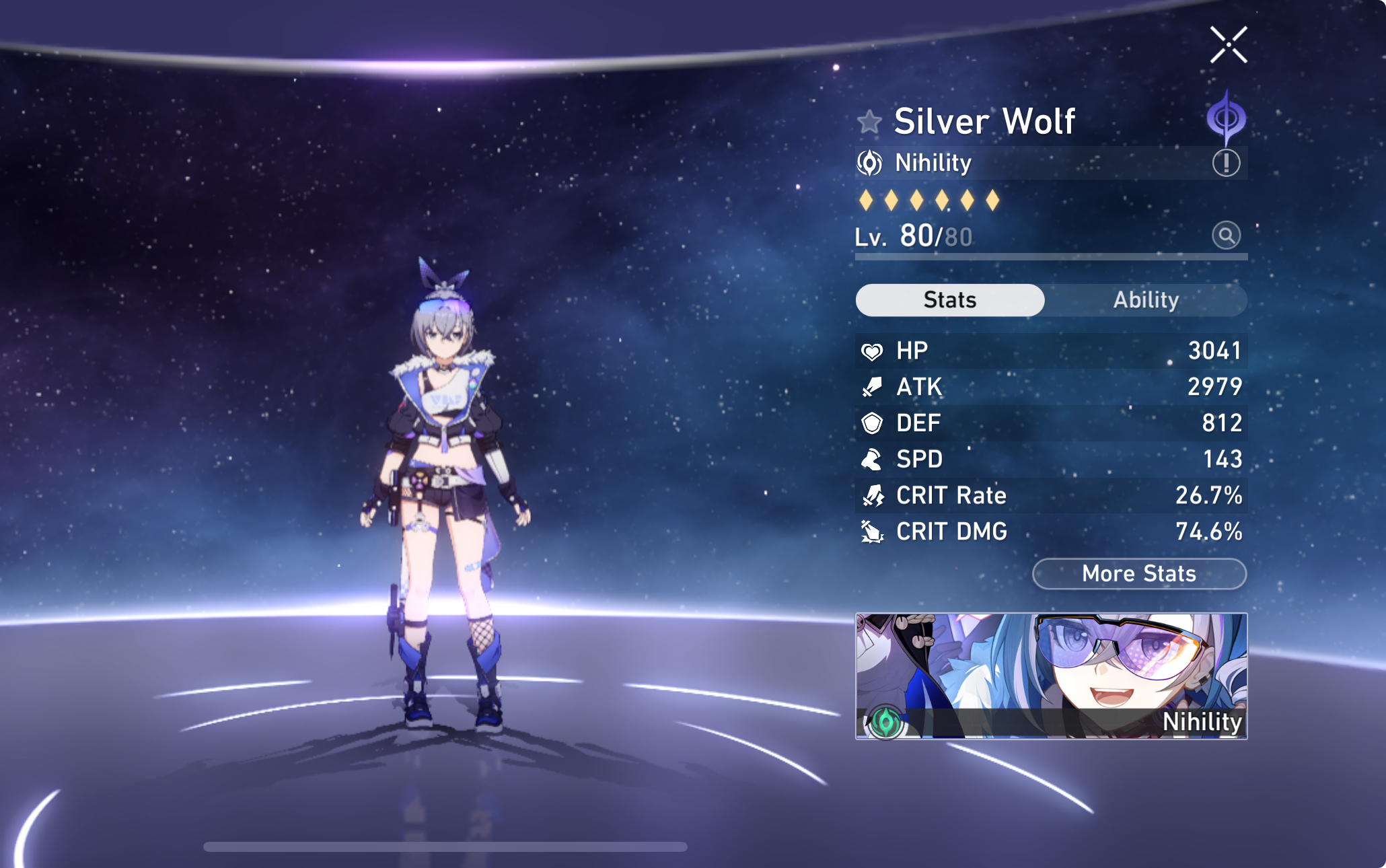Click the Nihility path icon beside the name
This screenshot has height=868, width=1386.
click(x=870, y=162)
